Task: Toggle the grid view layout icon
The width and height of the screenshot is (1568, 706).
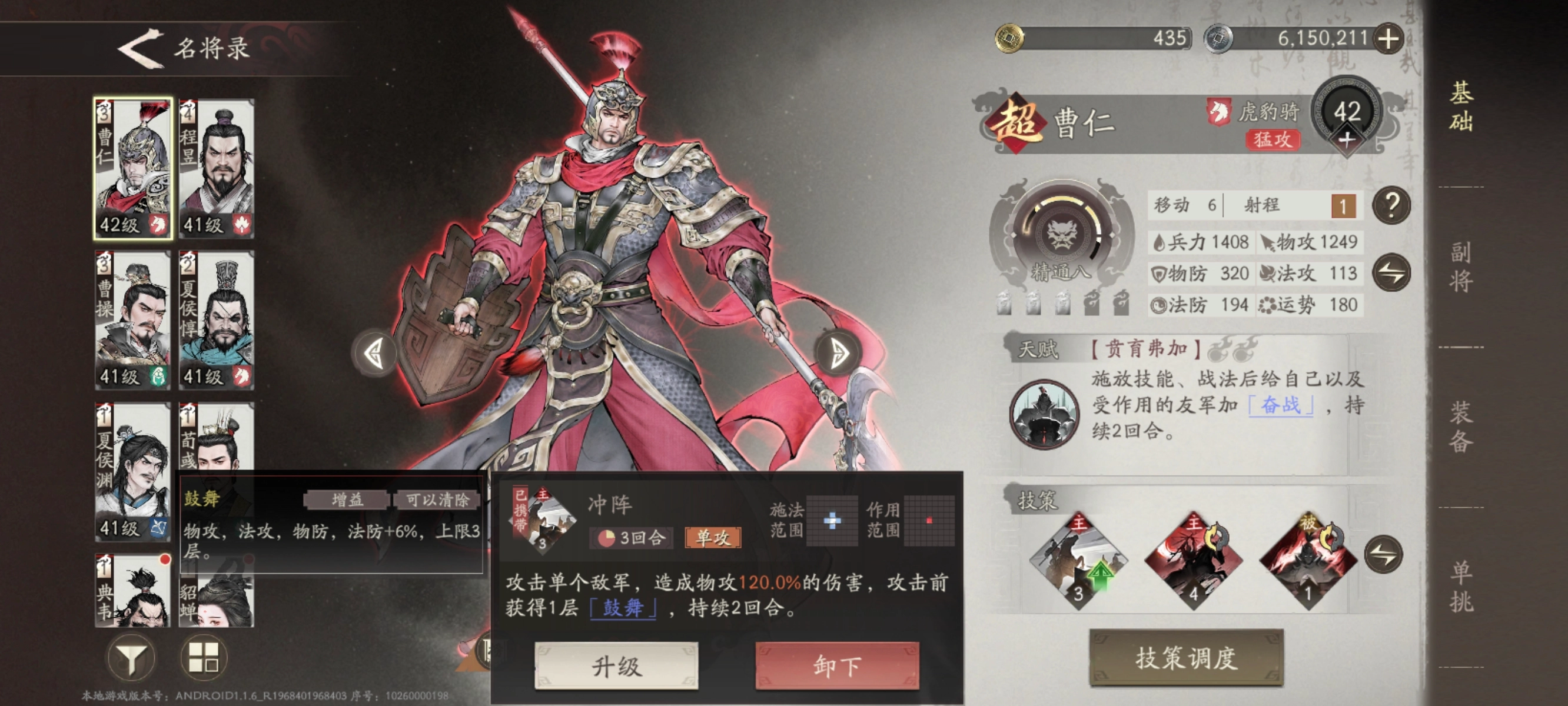Action: coord(204,658)
